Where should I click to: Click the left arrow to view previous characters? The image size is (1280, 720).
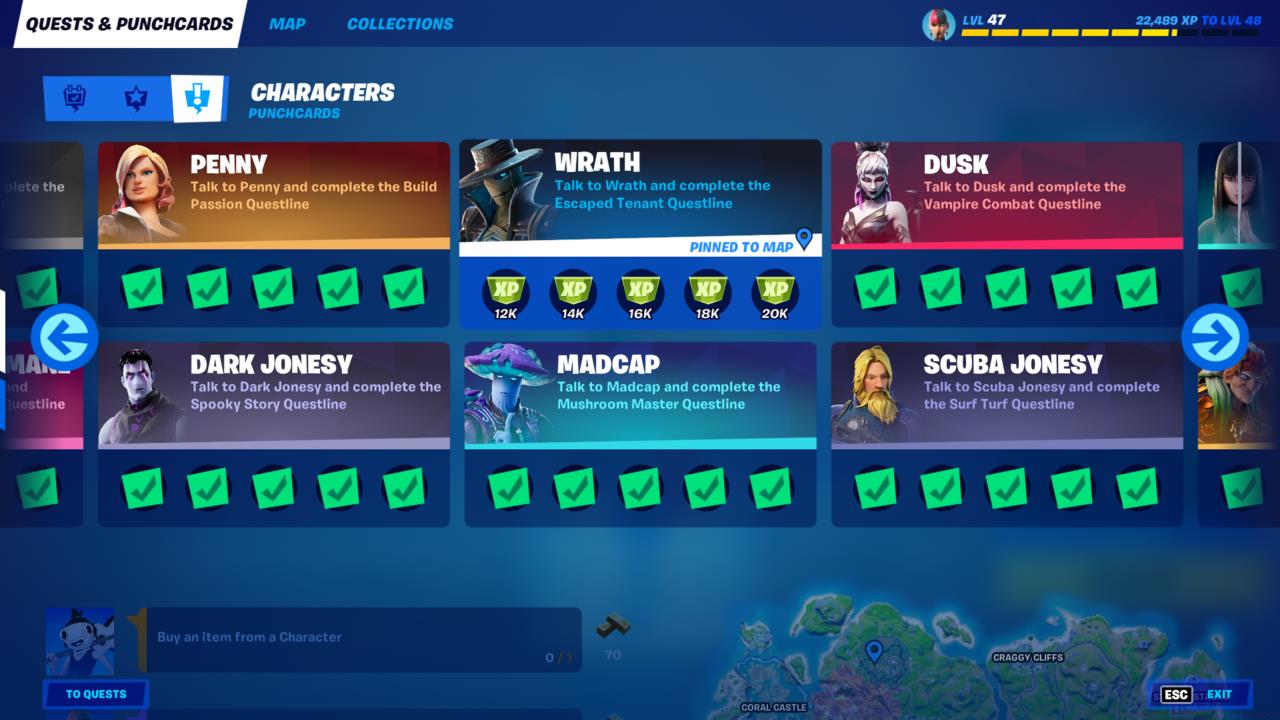click(x=66, y=338)
